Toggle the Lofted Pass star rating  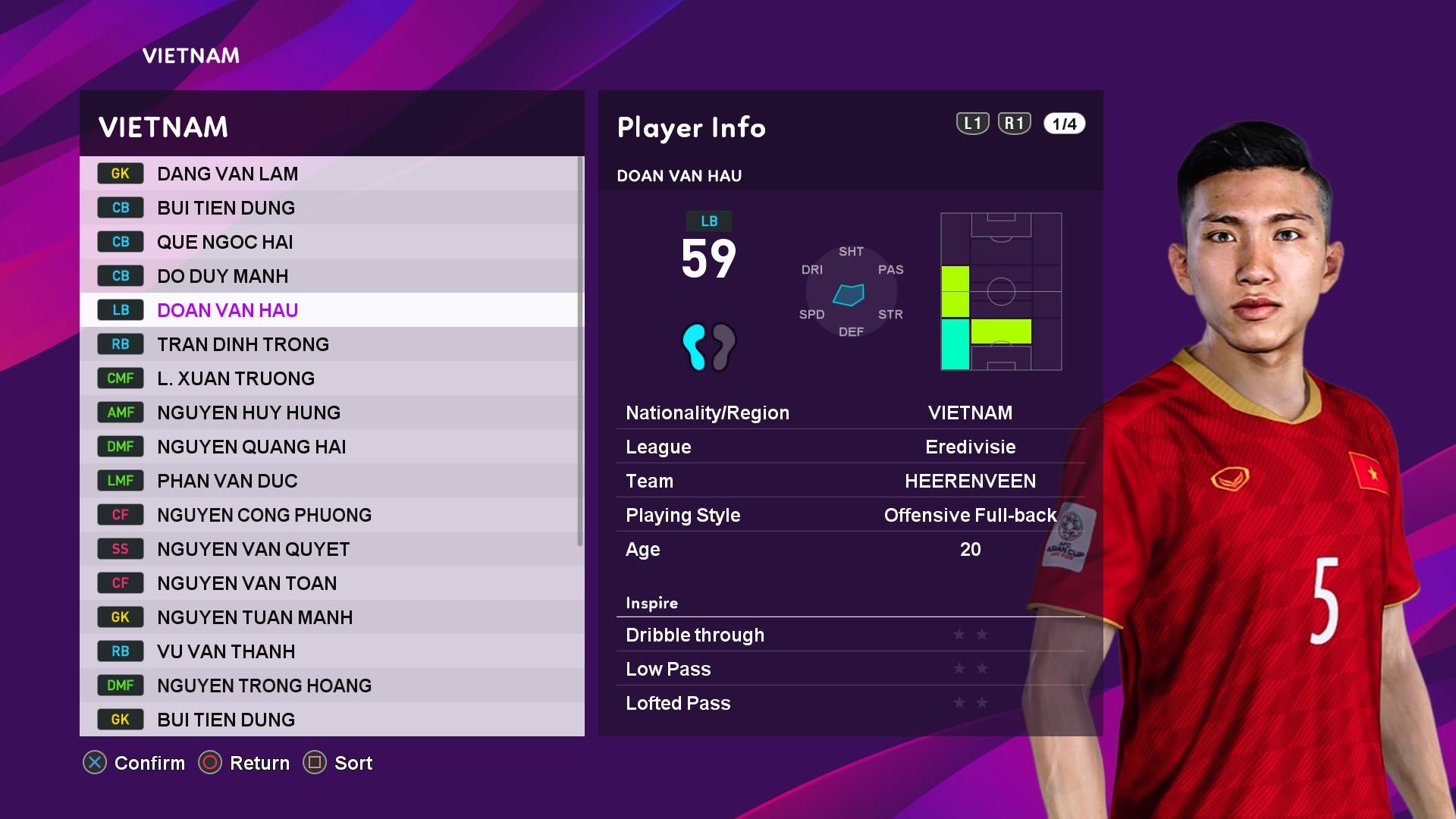click(969, 703)
